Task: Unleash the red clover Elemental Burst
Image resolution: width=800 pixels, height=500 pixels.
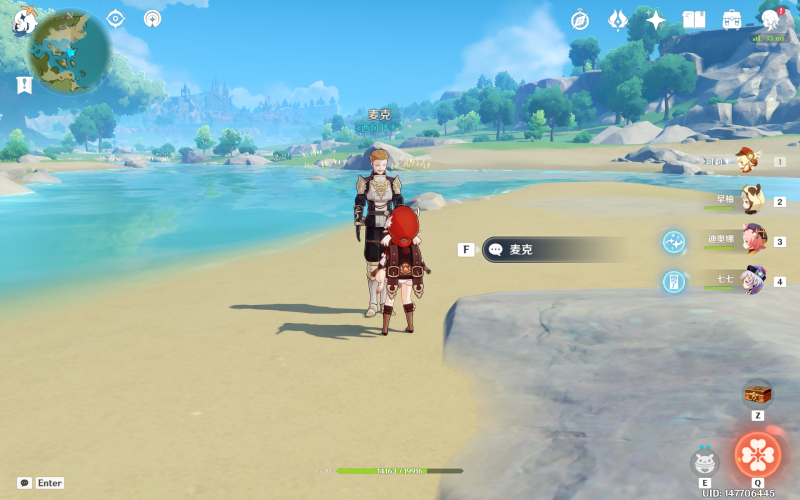Action: tap(757, 456)
